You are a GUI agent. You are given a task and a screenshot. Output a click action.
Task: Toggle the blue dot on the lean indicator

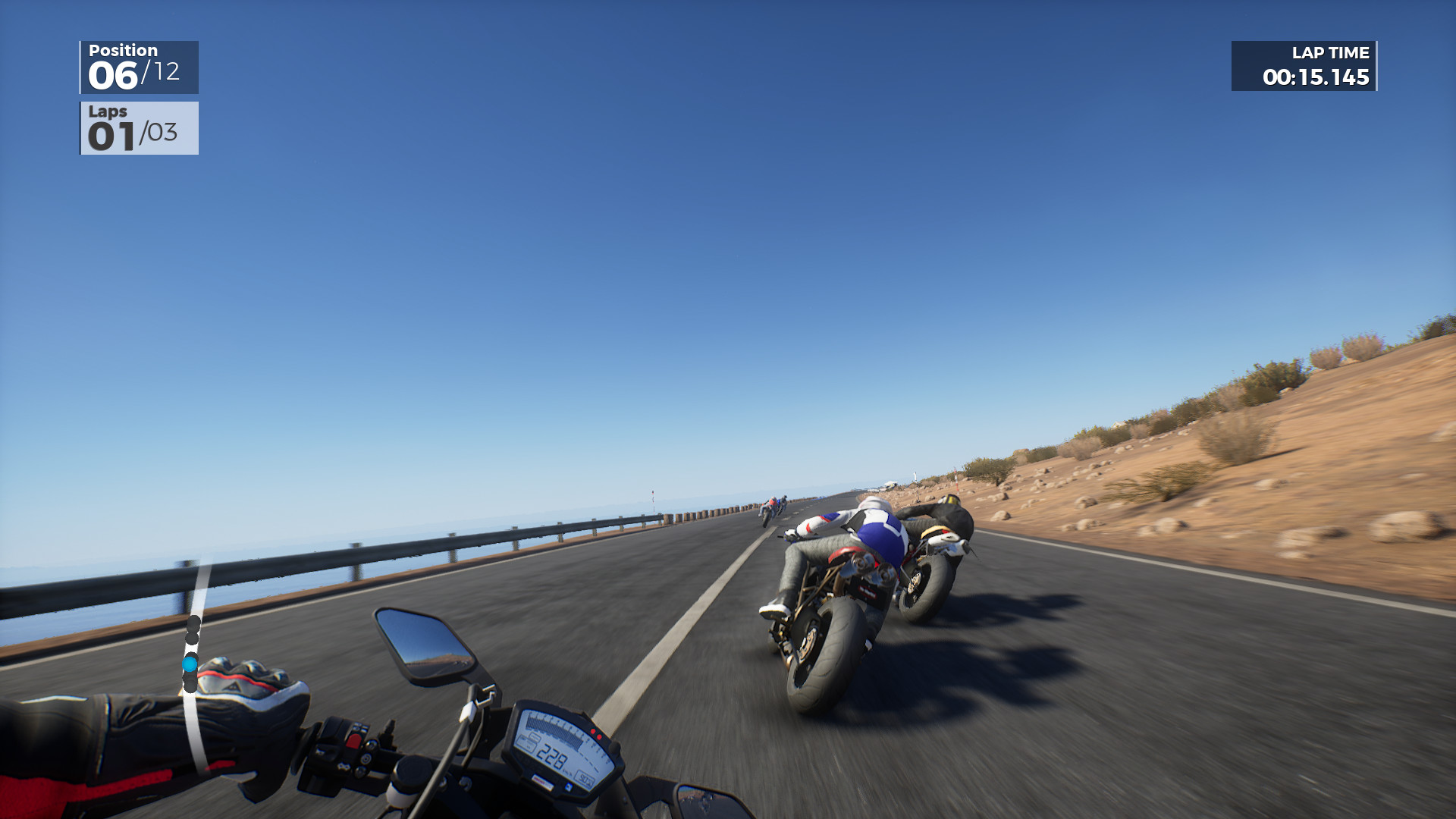coord(190,664)
